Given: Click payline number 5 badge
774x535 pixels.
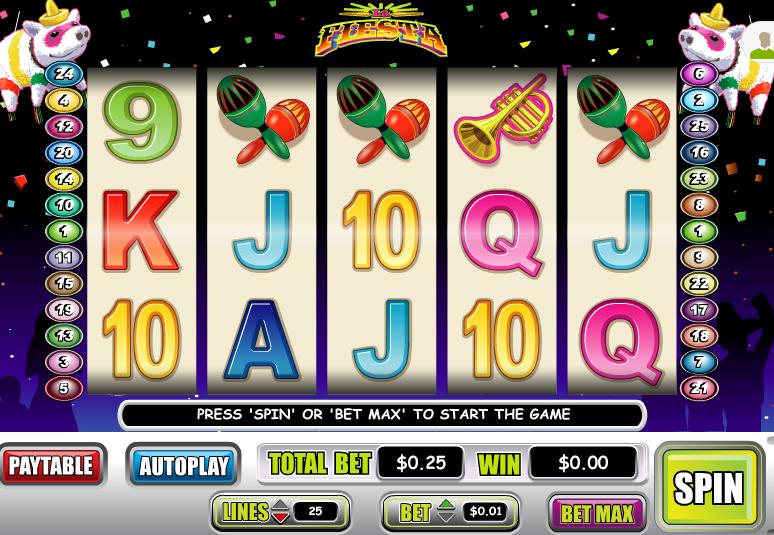Looking at the screenshot, I should coord(64,388).
